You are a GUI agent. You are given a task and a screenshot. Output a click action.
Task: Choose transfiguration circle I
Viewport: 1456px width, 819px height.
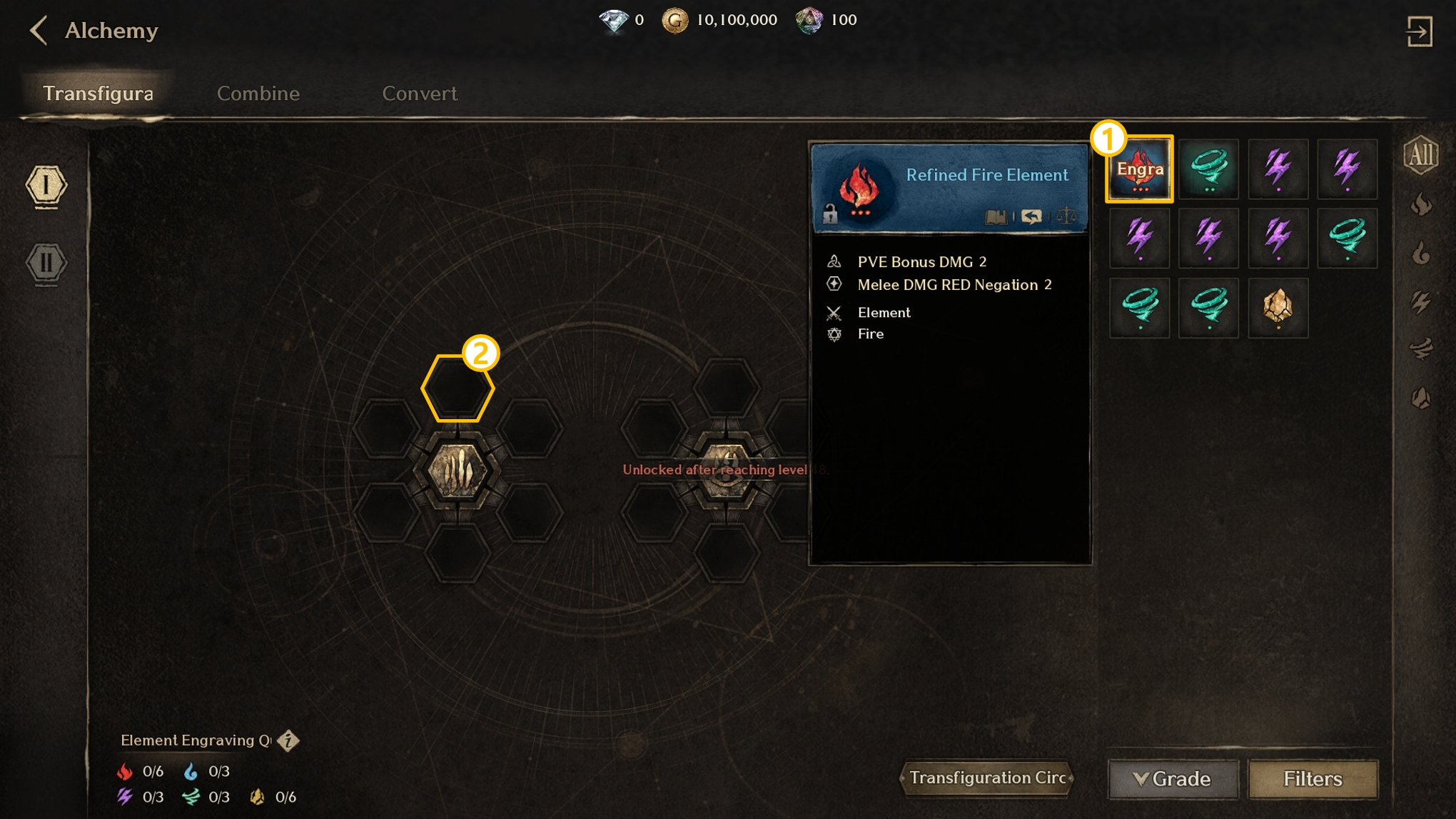[x=46, y=186]
